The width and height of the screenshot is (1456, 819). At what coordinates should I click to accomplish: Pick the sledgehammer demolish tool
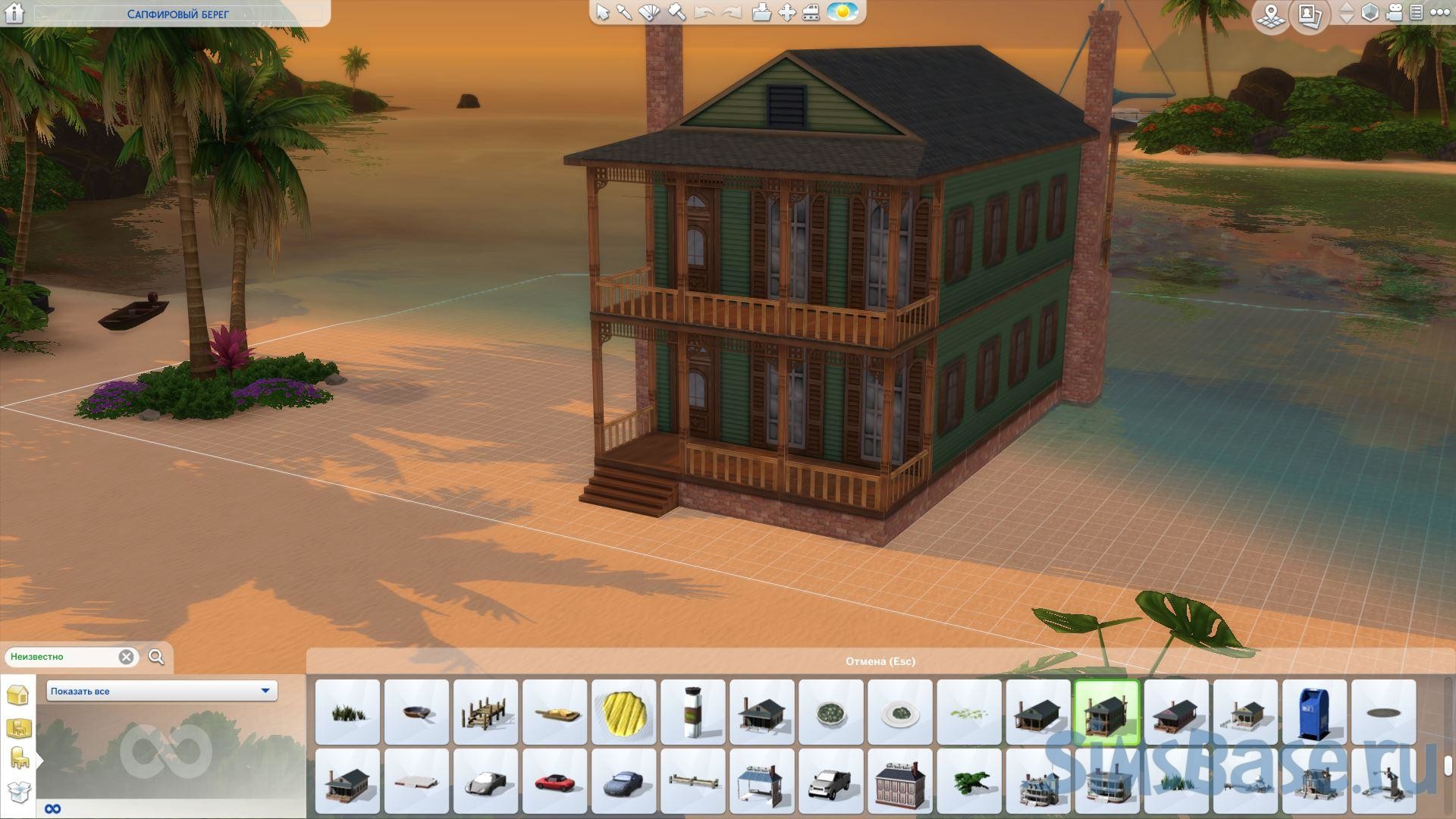pos(677,12)
